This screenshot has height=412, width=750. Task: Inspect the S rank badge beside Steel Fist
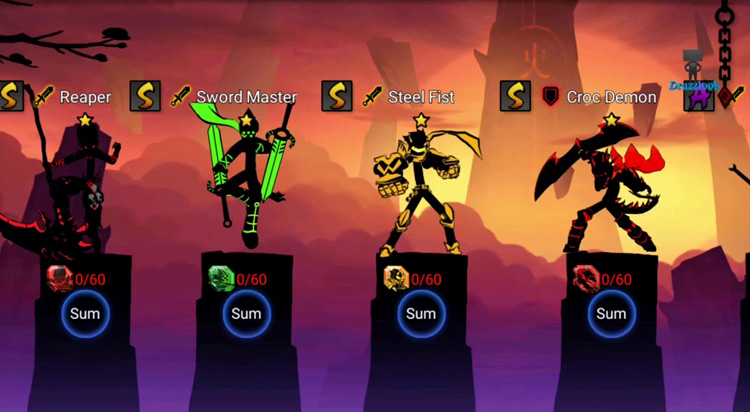coord(336,97)
